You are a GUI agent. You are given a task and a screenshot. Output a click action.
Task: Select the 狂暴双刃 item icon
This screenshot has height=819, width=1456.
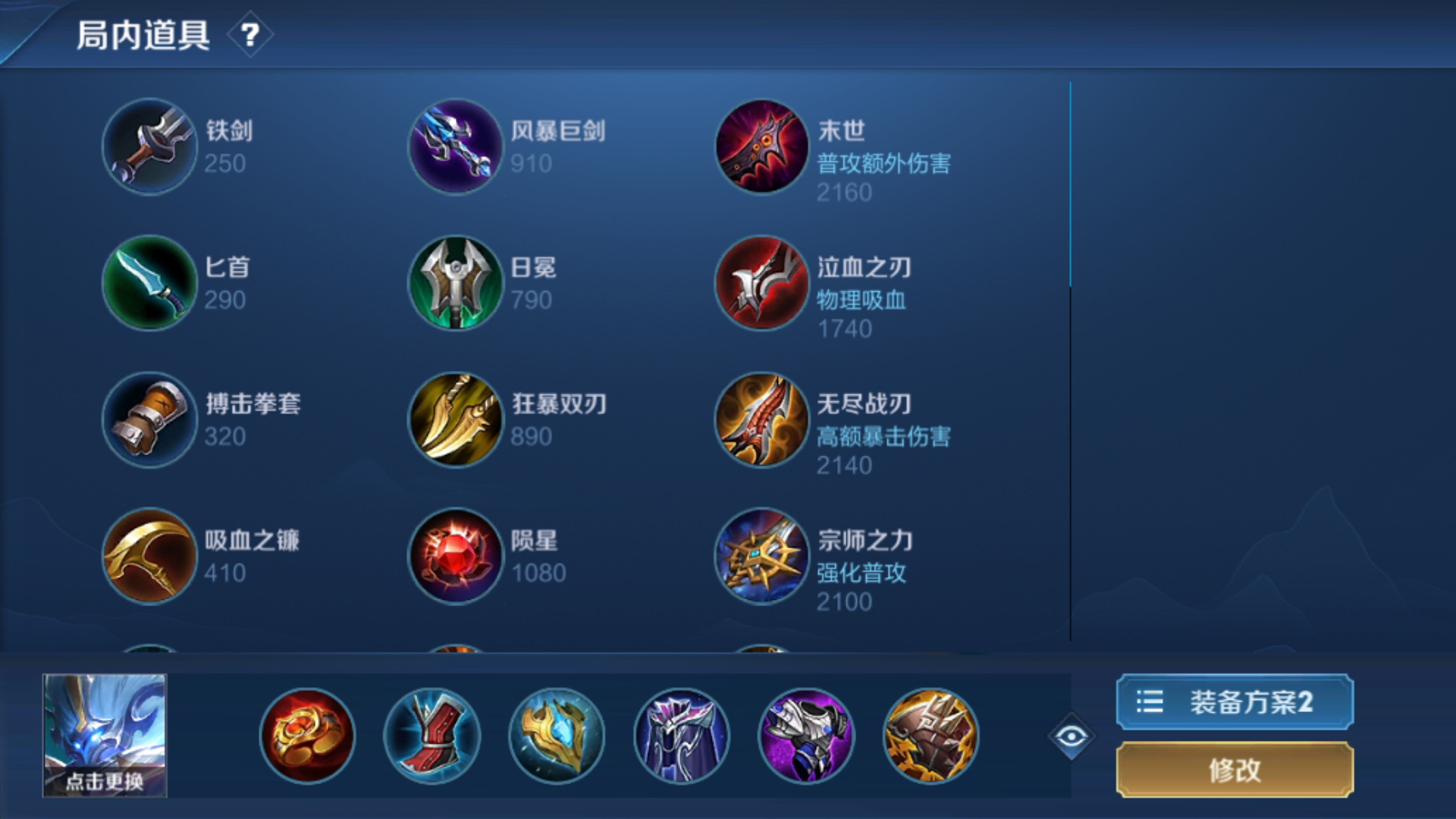(x=455, y=419)
